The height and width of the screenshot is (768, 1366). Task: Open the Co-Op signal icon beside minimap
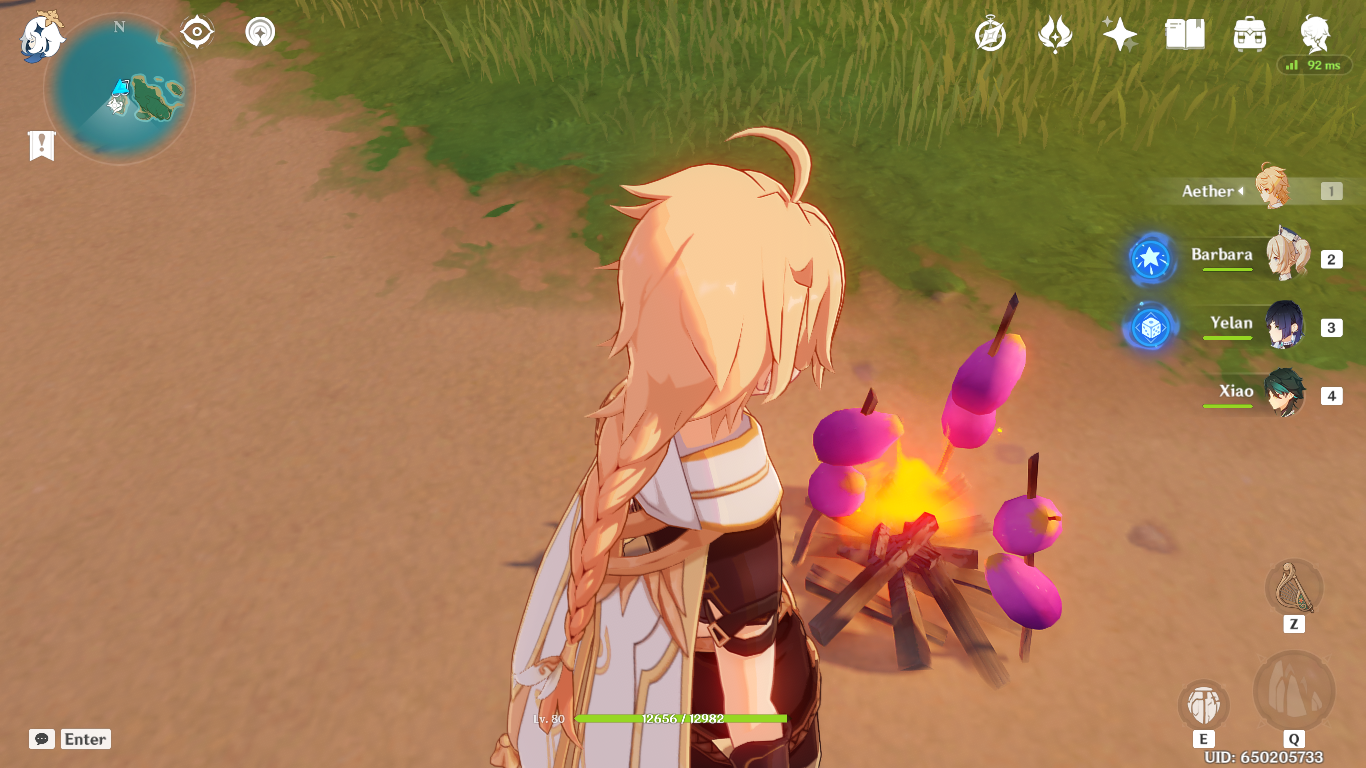[x=258, y=32]
